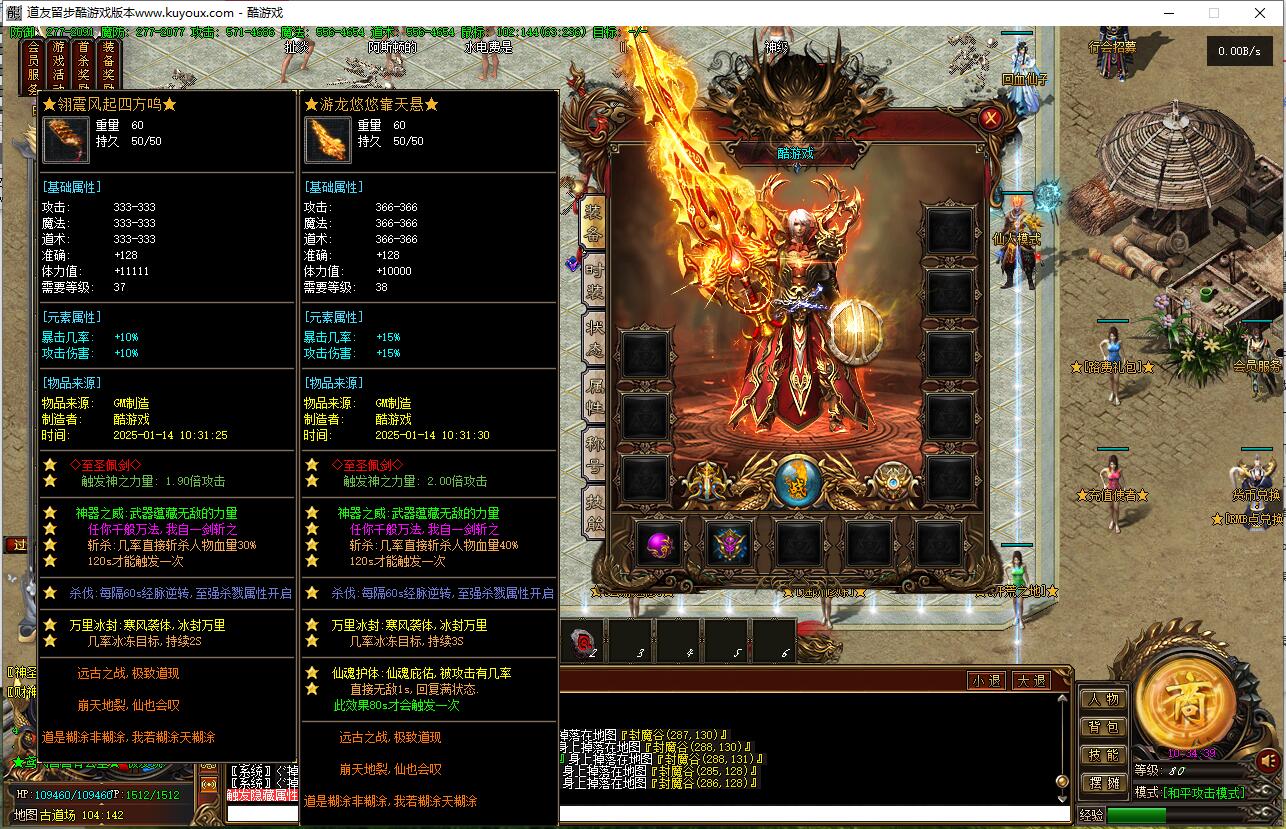Click the 大退 exit game button

click(1030, 681)
